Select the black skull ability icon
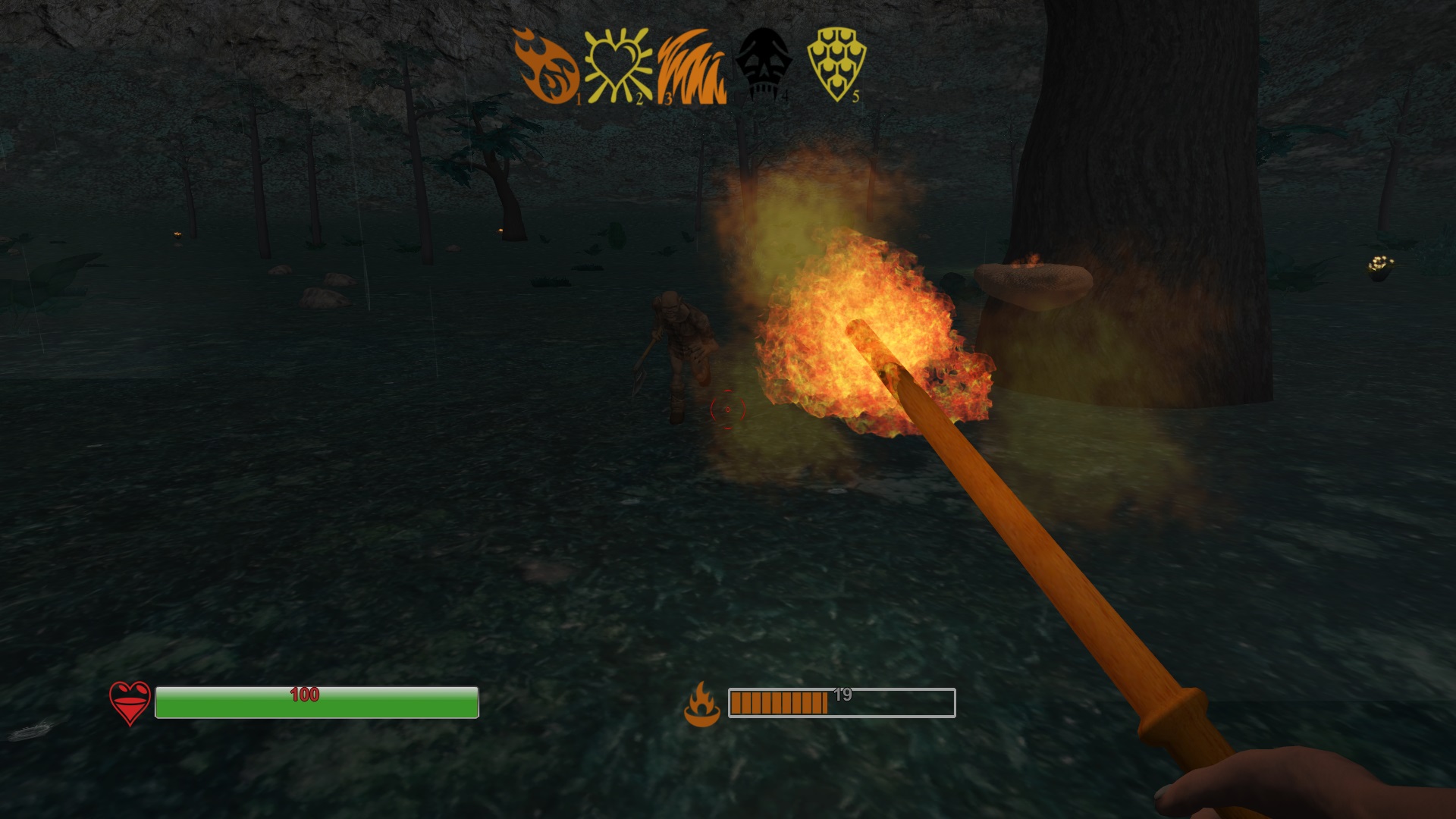 pos(764,64)
